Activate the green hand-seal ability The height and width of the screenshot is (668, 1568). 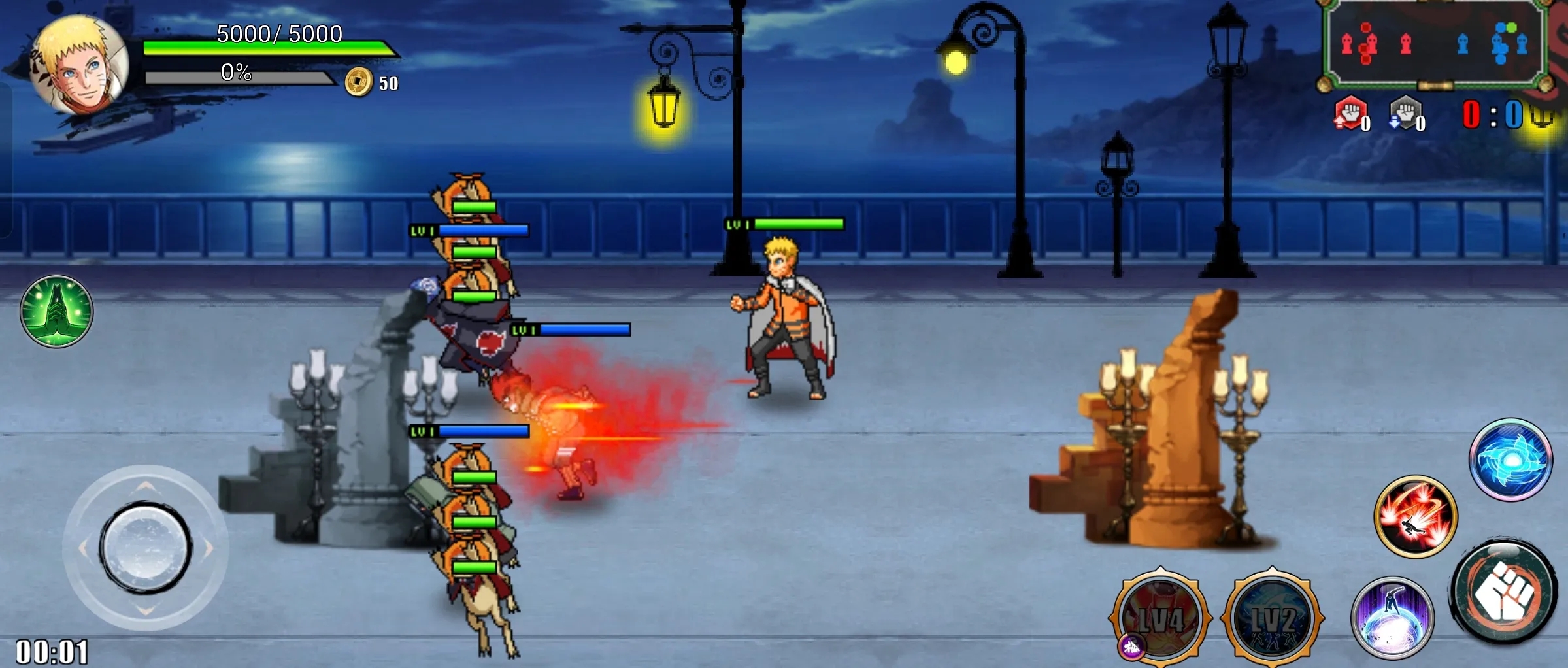[x=56, y=311]
